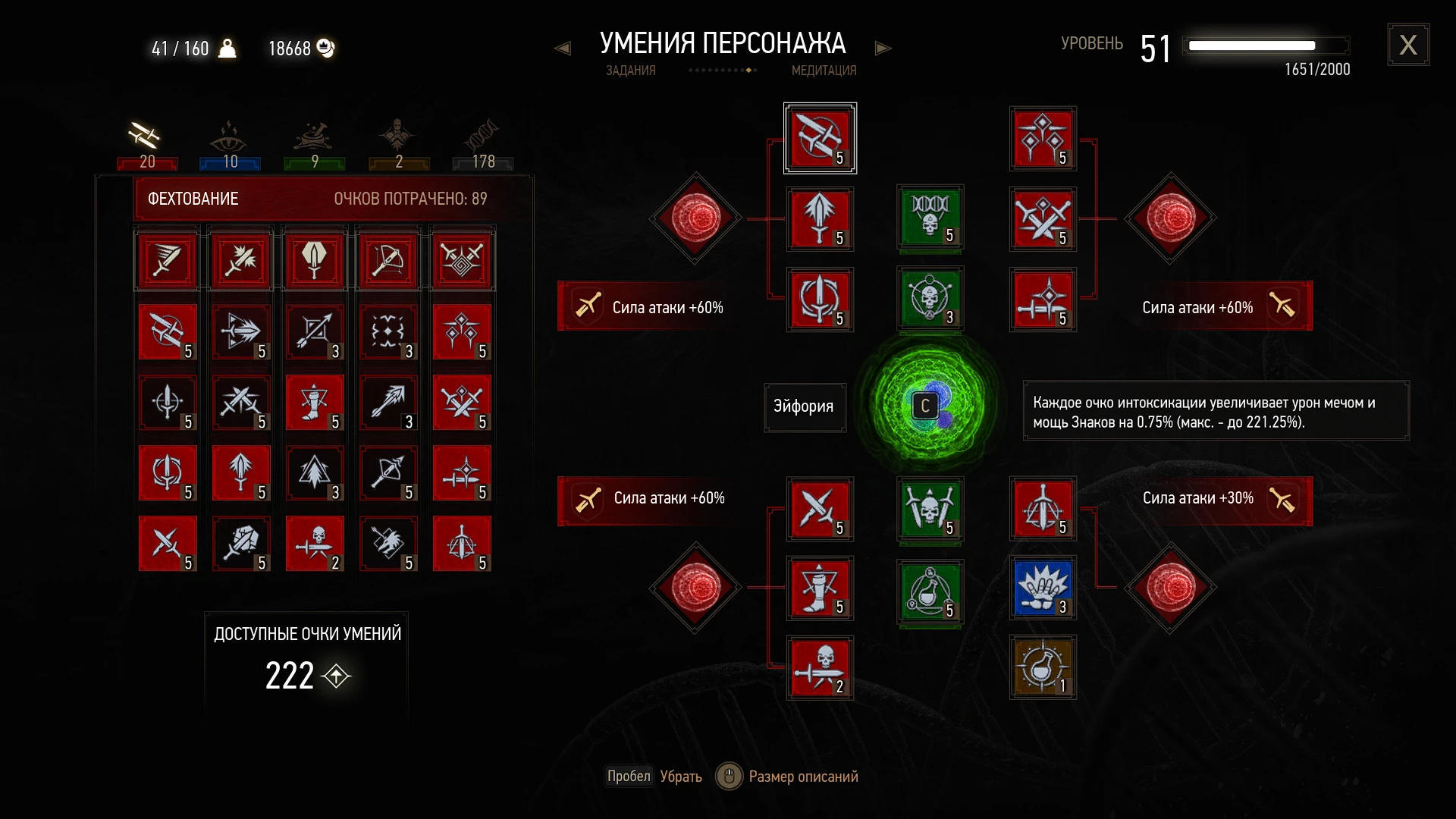Click the green Эйфория mutation orb
This screenshot has height=819, width=1456.
924,406
